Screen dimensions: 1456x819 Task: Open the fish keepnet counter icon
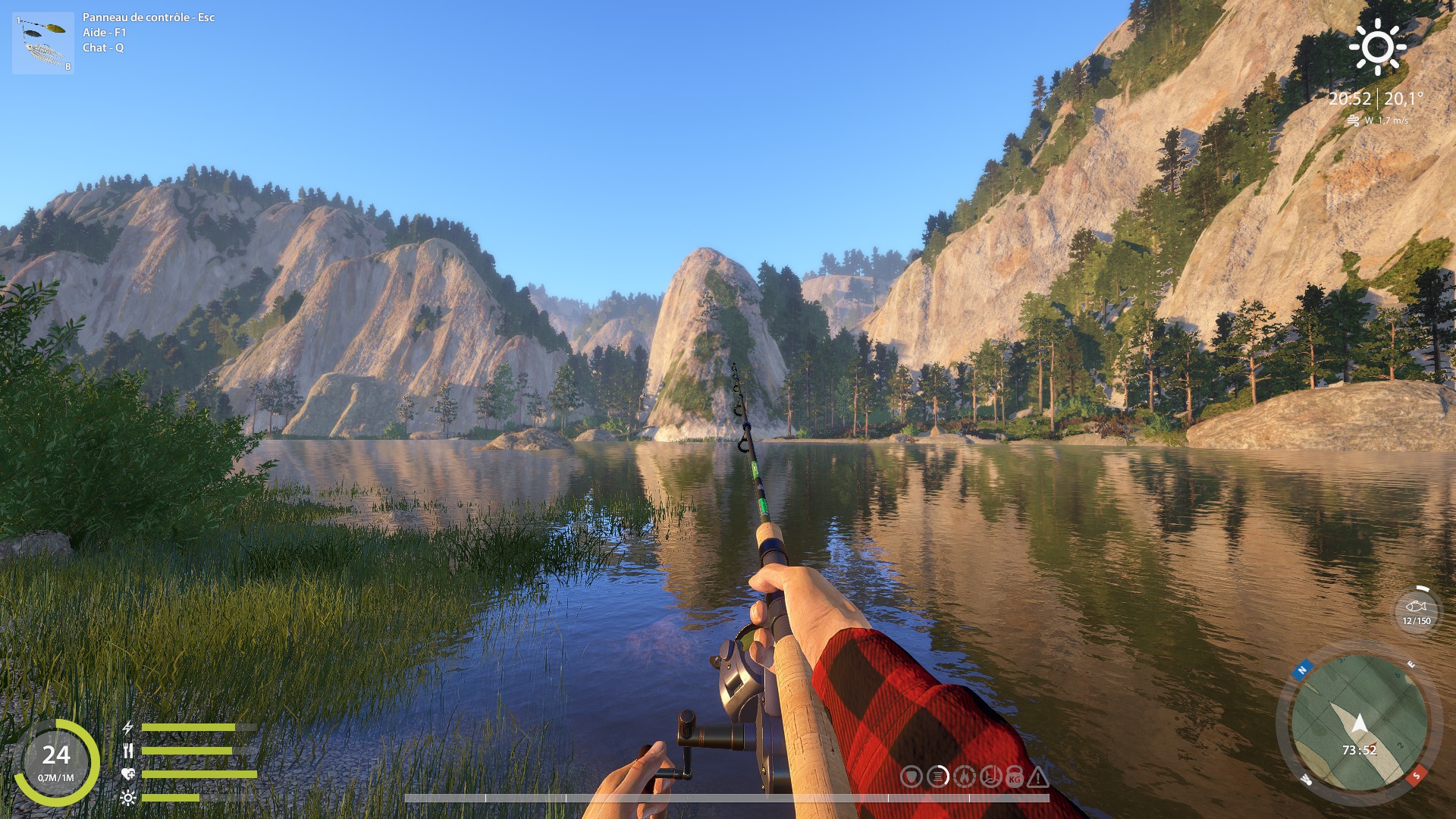[x=1416, y=610]
